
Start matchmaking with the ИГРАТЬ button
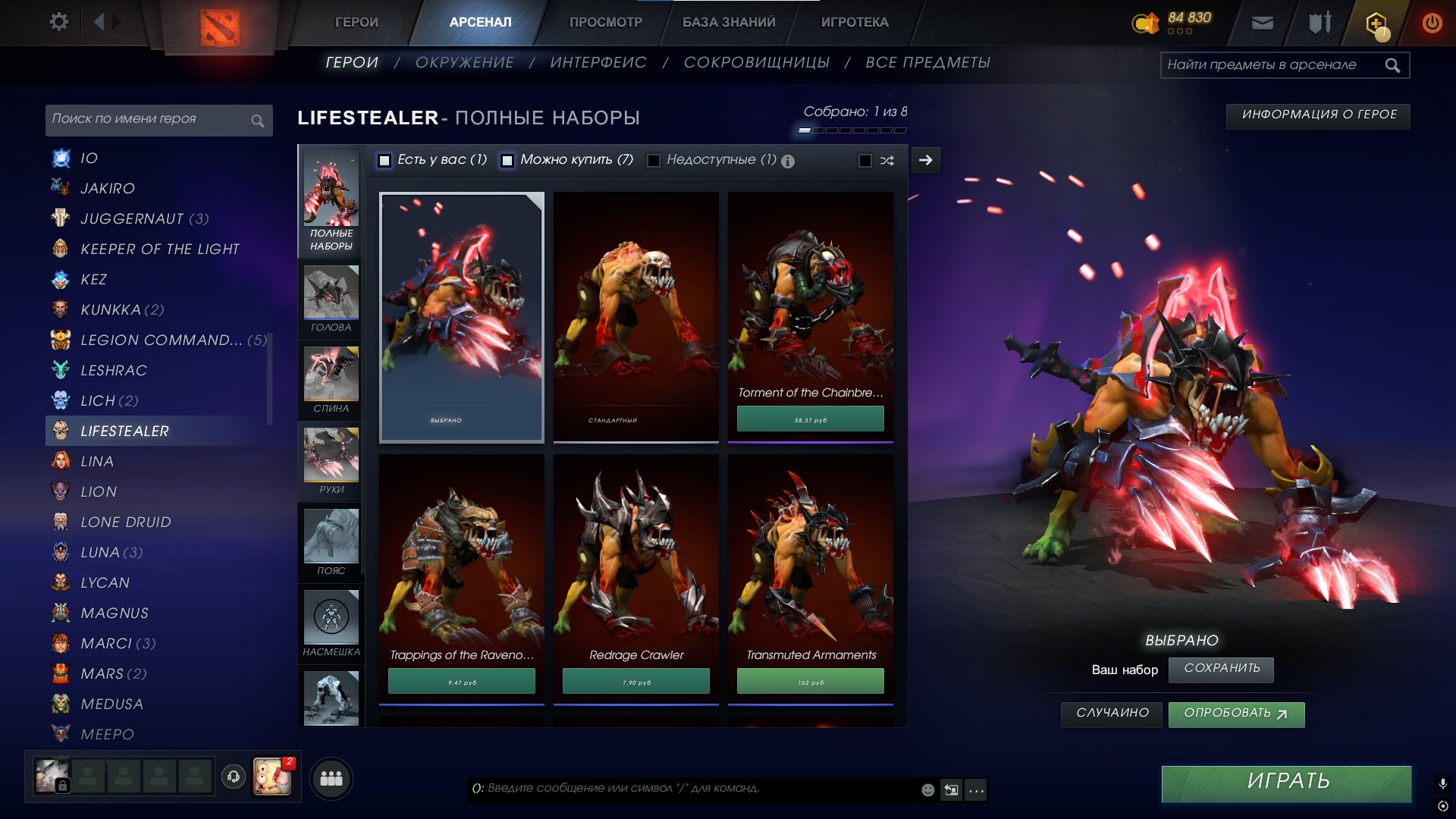[1286, 782]
